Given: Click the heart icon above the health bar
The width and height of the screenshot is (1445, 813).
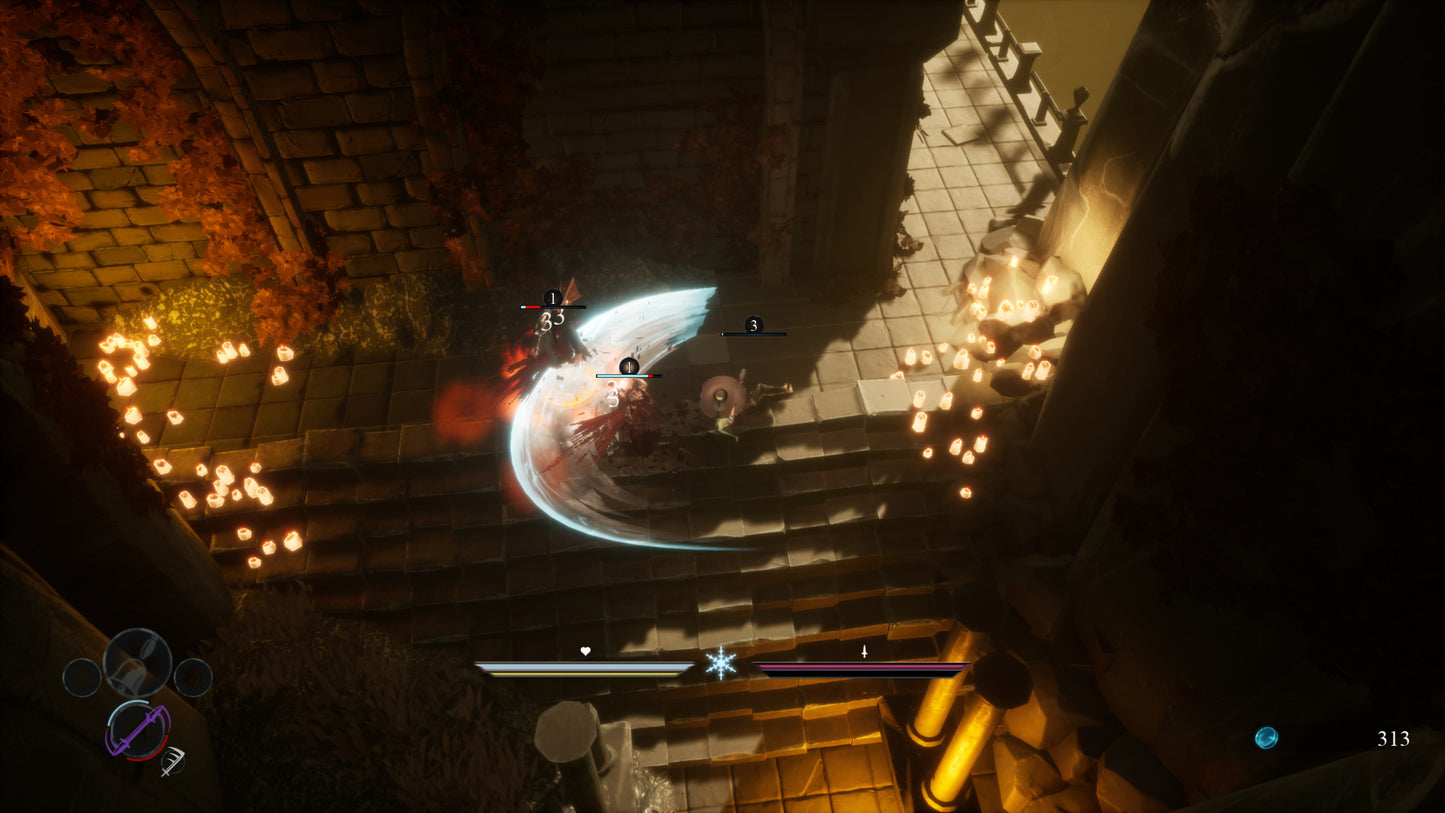Looking at the screenshot, I should point(585,650).
